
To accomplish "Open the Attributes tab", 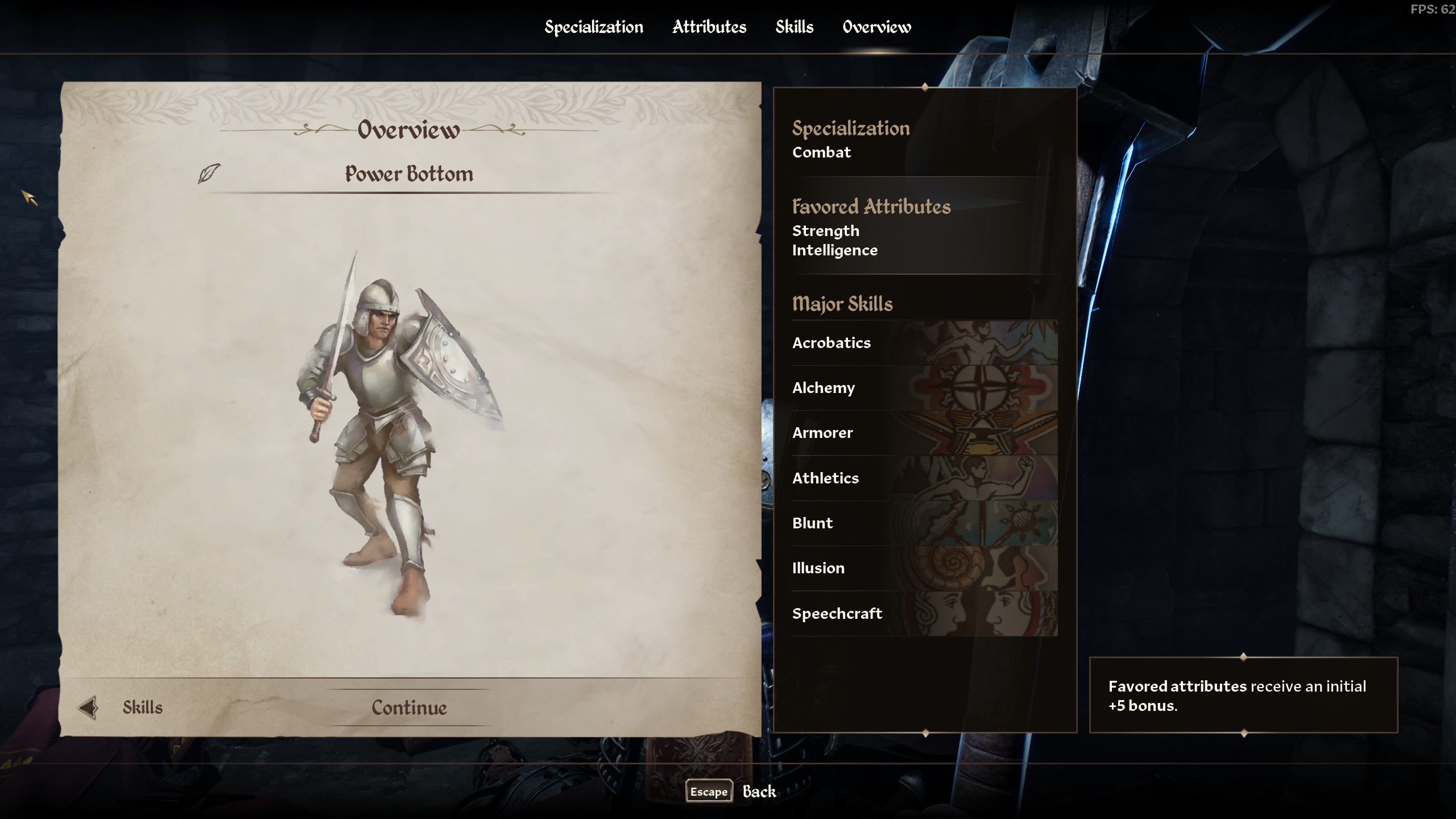I will pos(709,27).
